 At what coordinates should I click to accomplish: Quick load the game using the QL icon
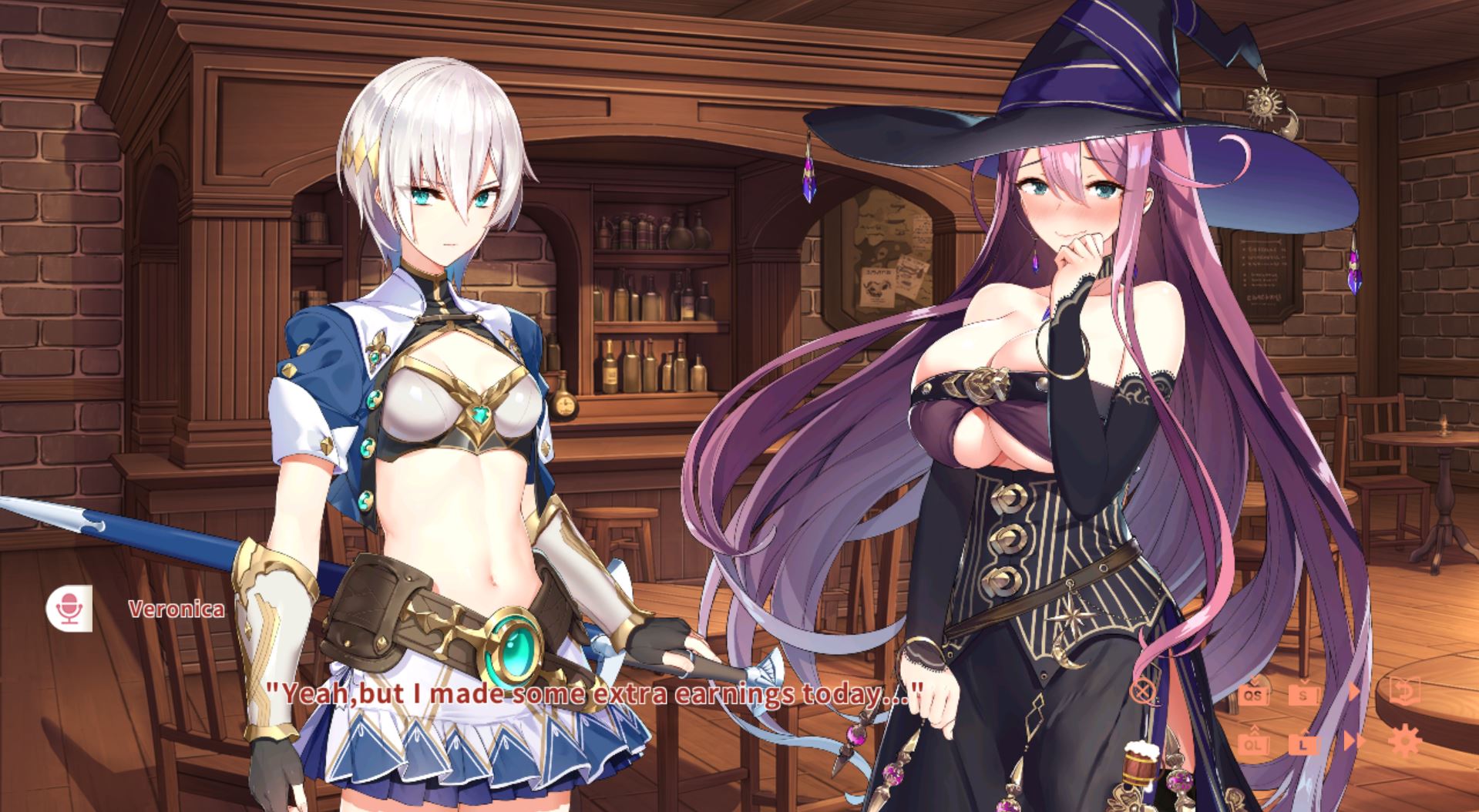(x=1253, y=745)
